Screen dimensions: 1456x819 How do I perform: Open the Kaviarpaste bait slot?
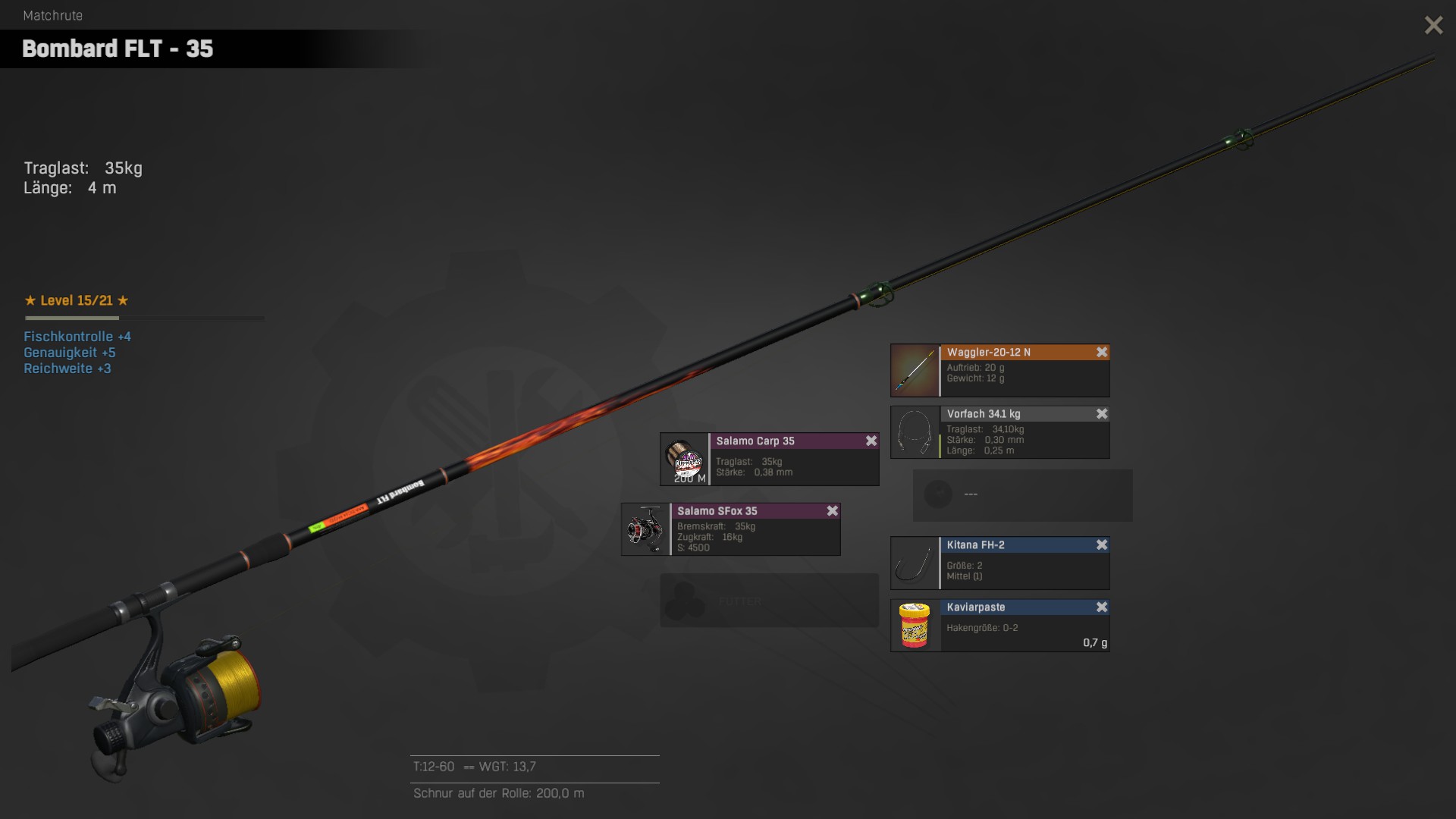pyautogui.click(x=999, y=627)
